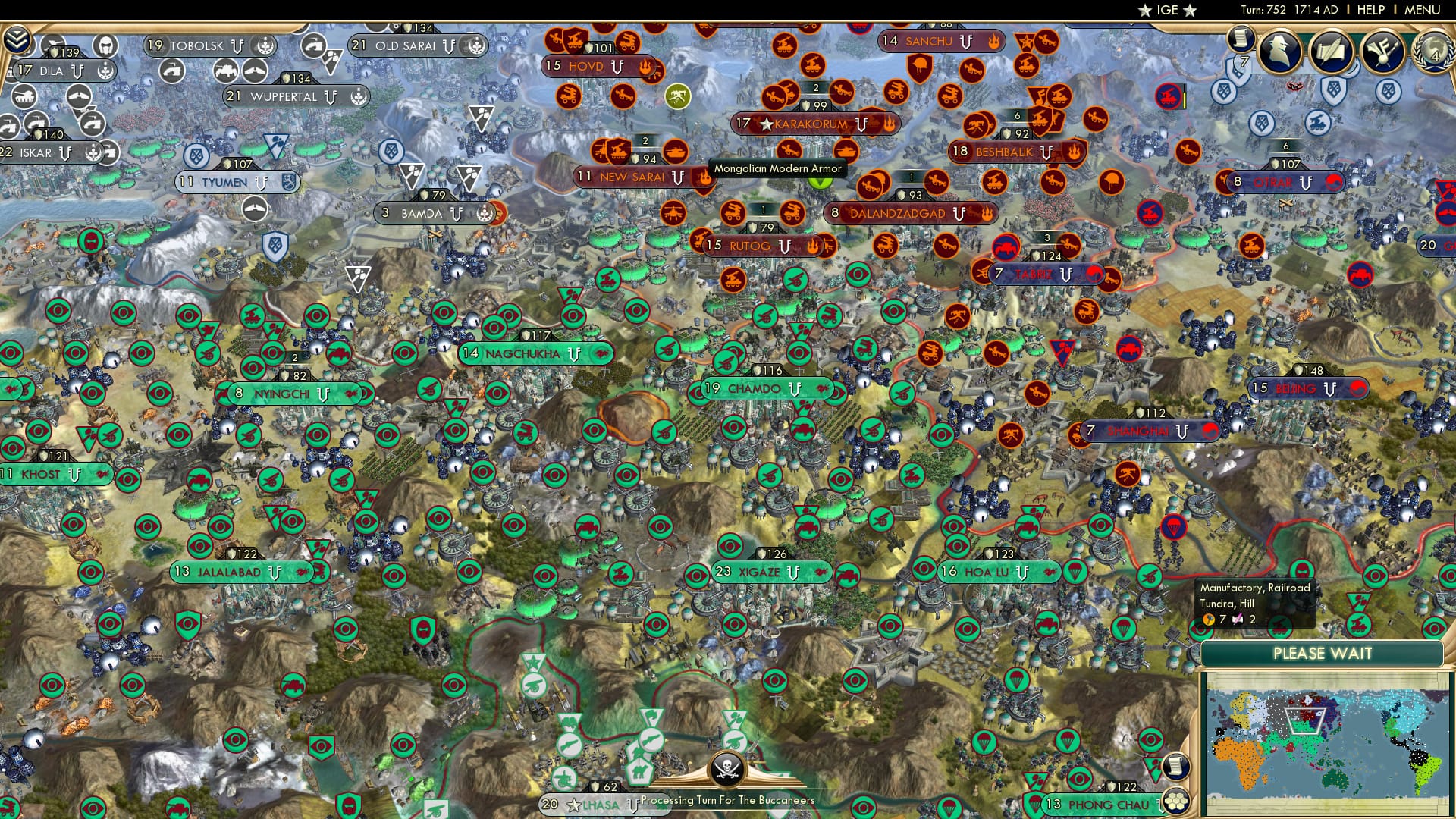
Task: Open MENU from the top bar
Action: (1423, 11)
